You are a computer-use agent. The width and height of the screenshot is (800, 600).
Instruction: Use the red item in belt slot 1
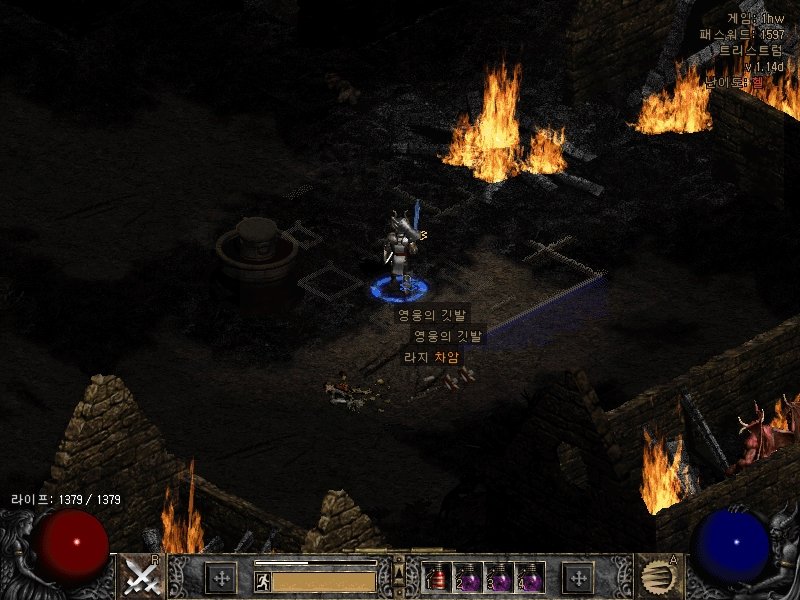tap(438, 578)
